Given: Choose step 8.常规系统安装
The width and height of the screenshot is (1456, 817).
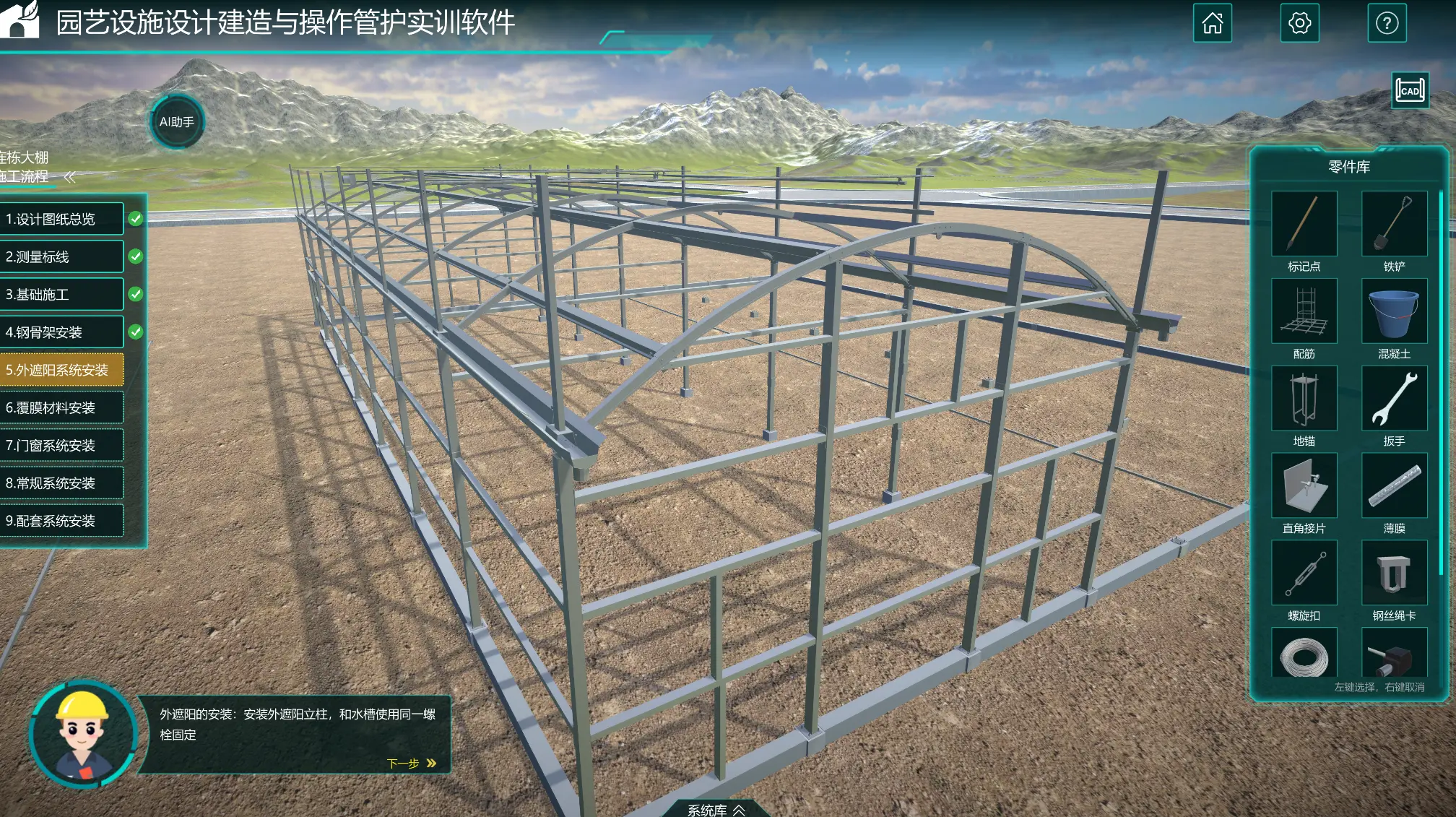Looking at the screenshot, I should 61,483.
